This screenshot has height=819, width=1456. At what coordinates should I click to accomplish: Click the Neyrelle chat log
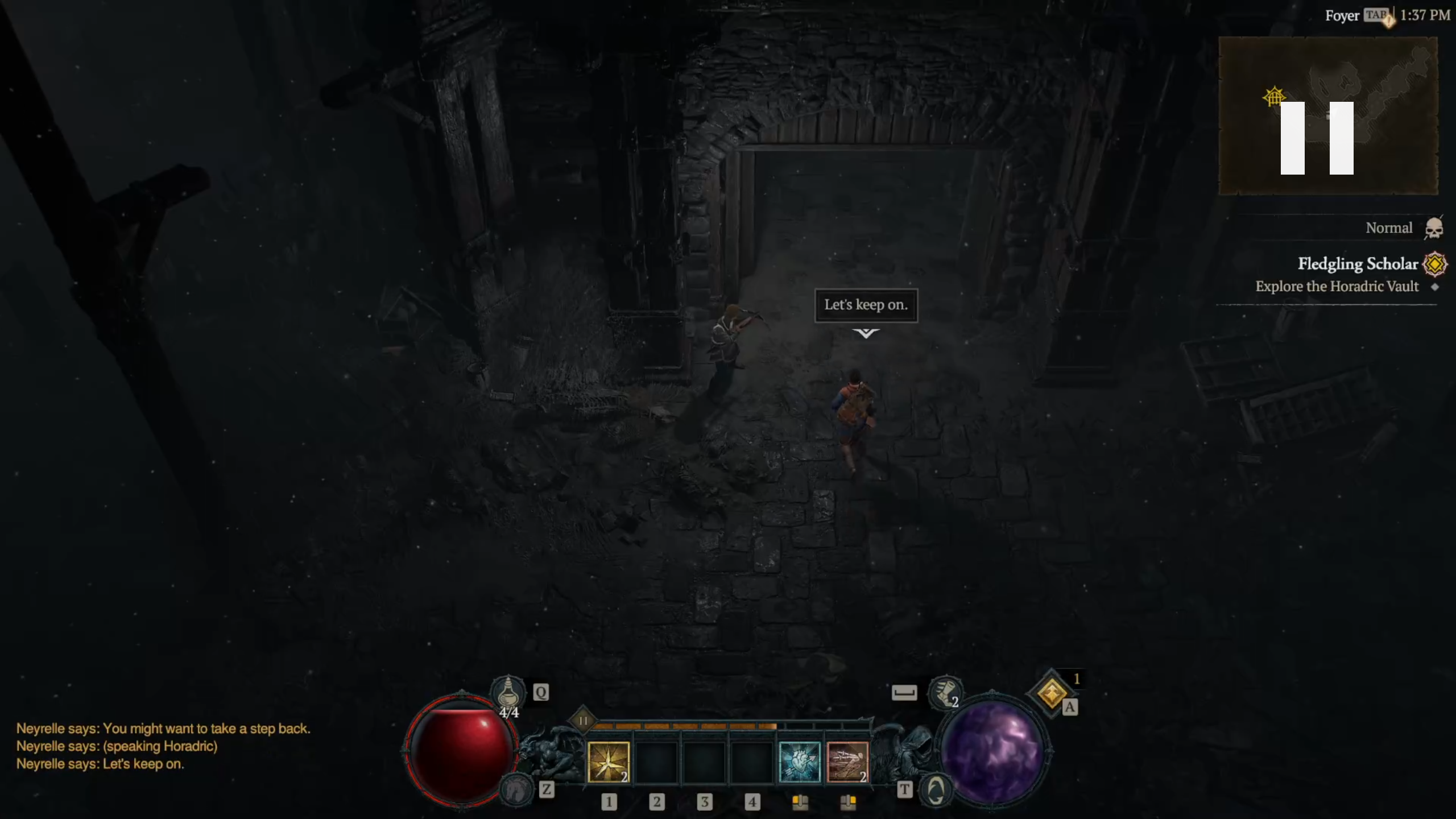pos(163,746)
